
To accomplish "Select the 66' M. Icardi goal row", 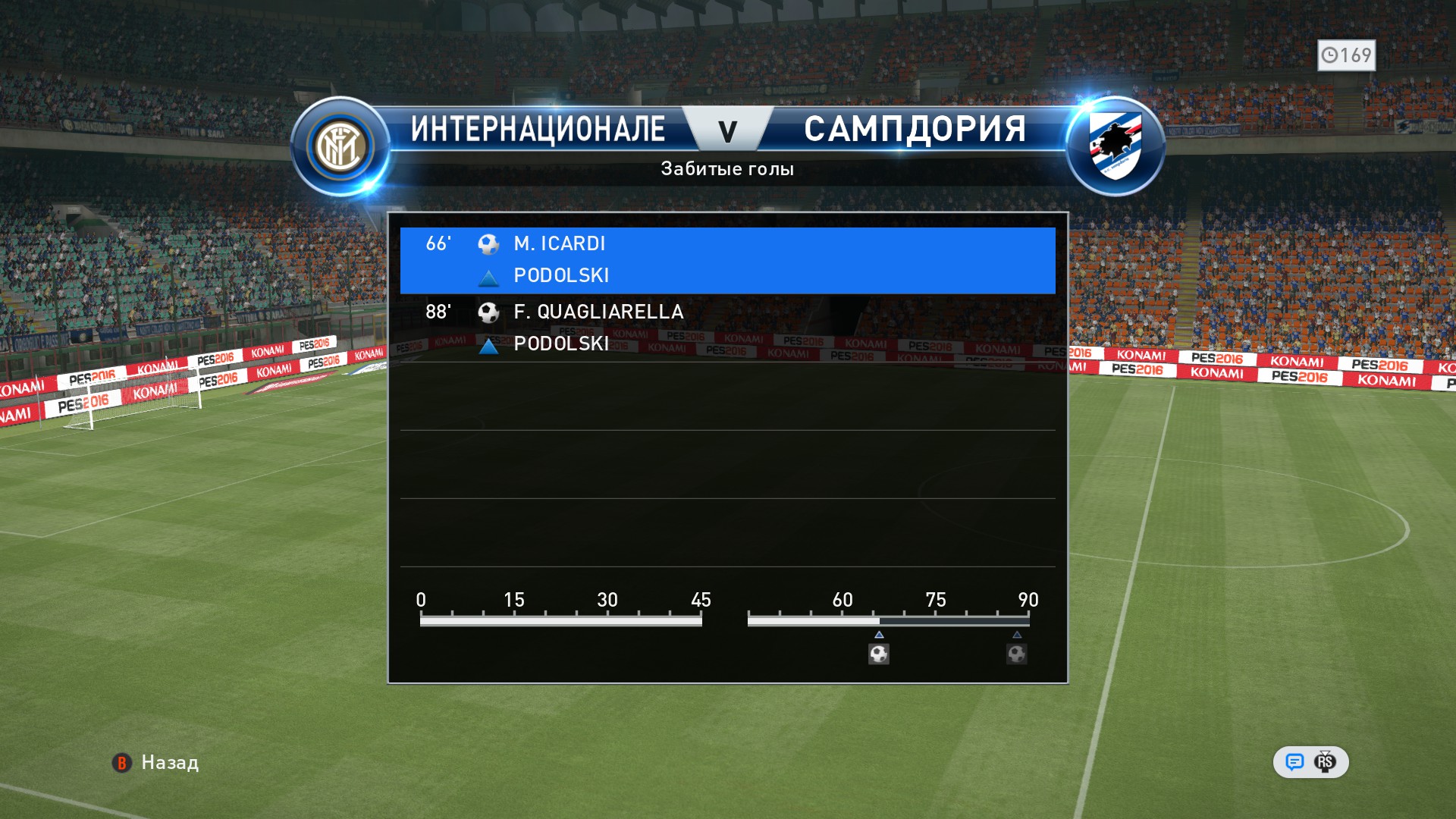I will [726, 259].
